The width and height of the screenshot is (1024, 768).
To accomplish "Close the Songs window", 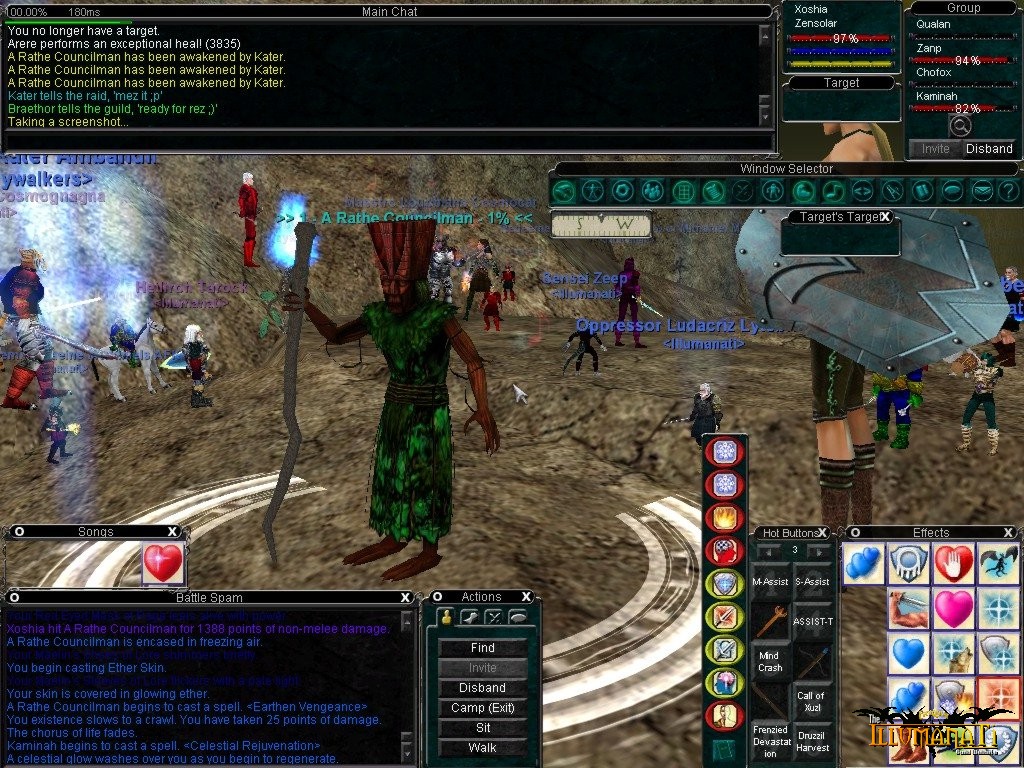I will tap(173, 532).
